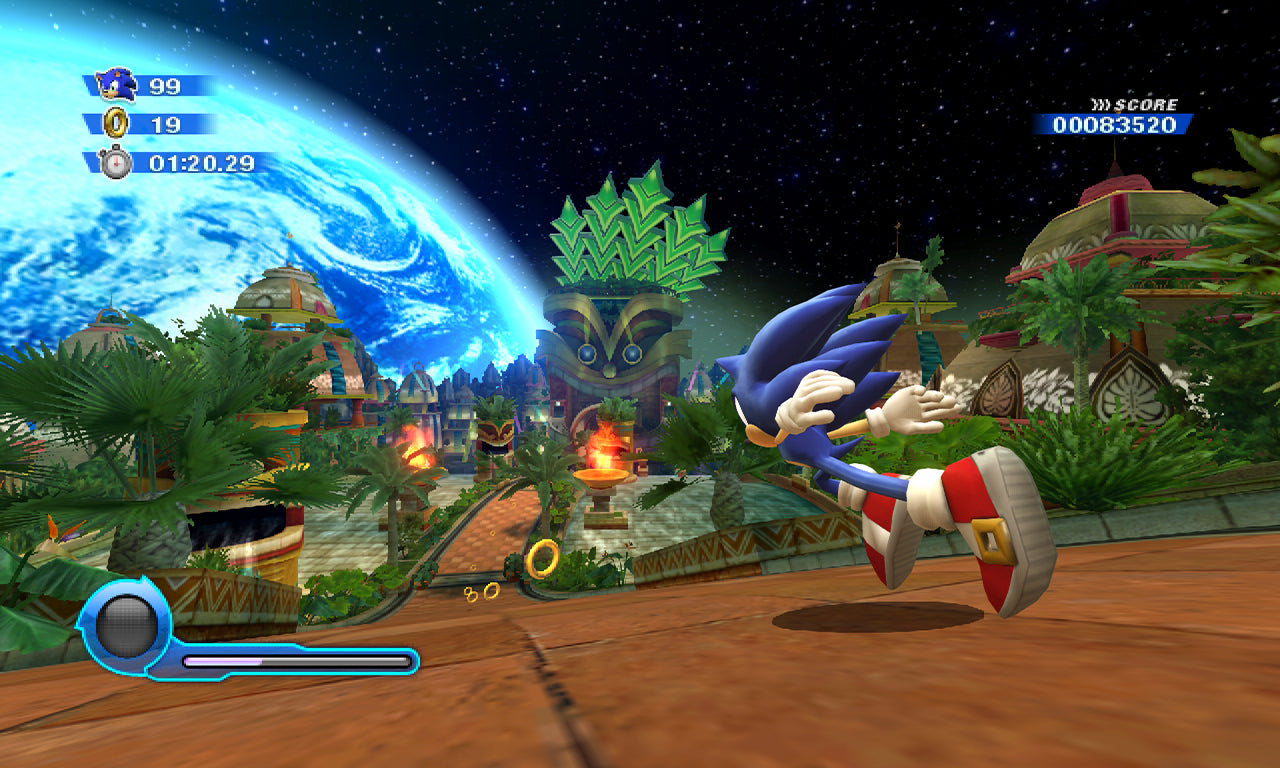Click the Sonic head lives icon
The height and width of the screenshot is (768, 1280).
pyautogui.click(x=115, y=85)
